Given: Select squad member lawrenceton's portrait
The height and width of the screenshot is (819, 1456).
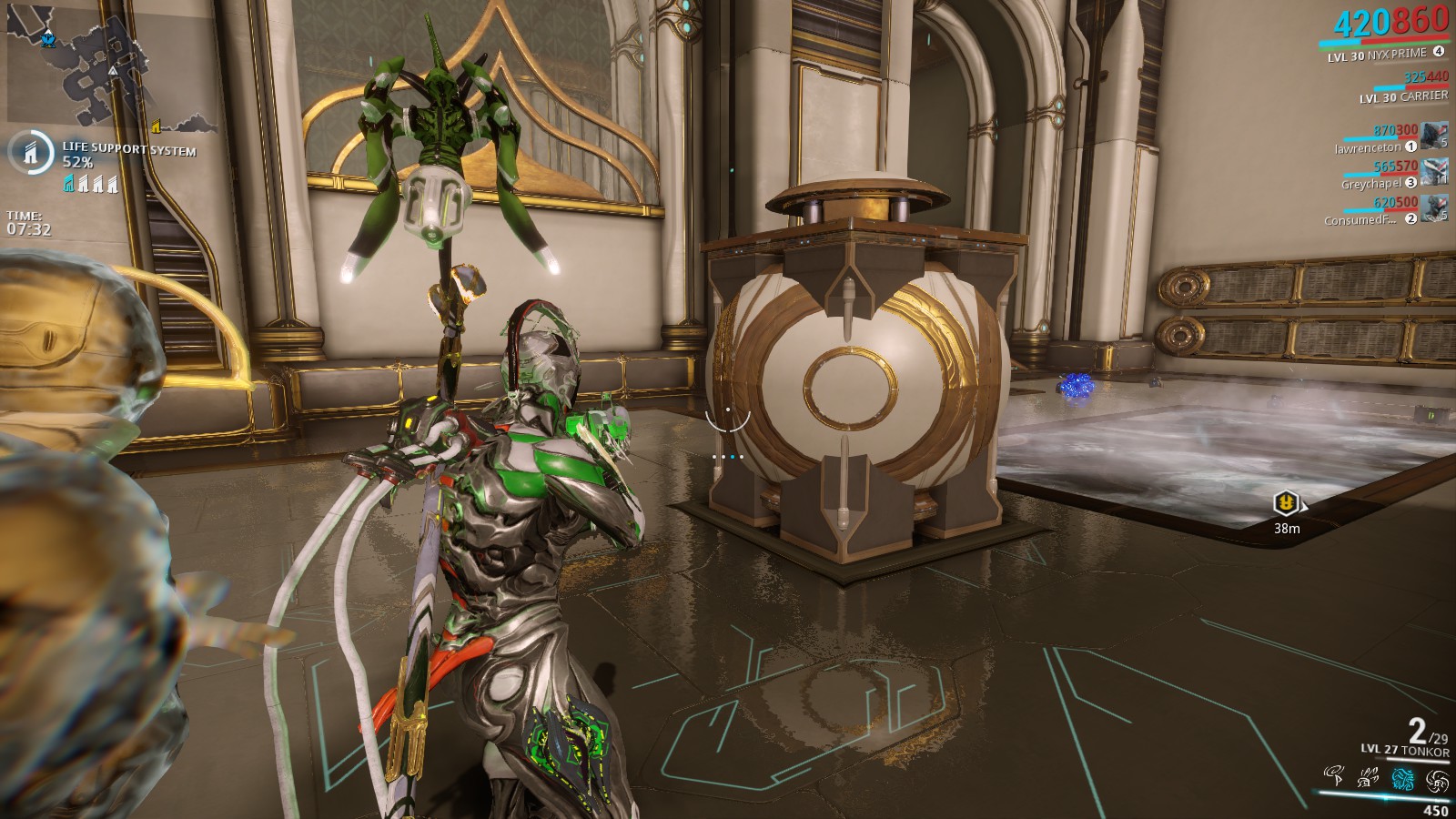Looking at the screenshot, I should click(1435, 136).
